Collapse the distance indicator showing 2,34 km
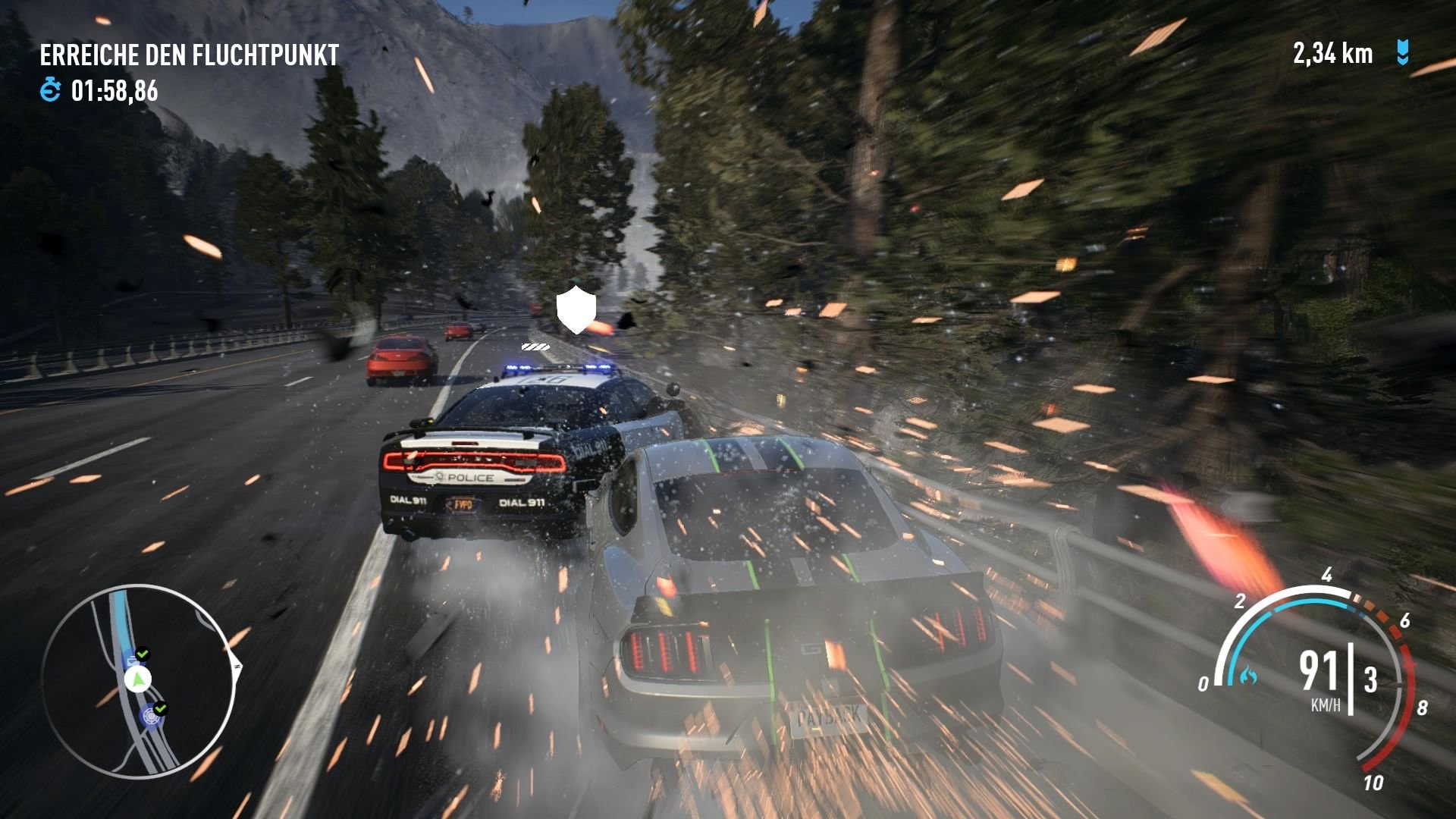 pyautogui.click(x=1332, y=53)
